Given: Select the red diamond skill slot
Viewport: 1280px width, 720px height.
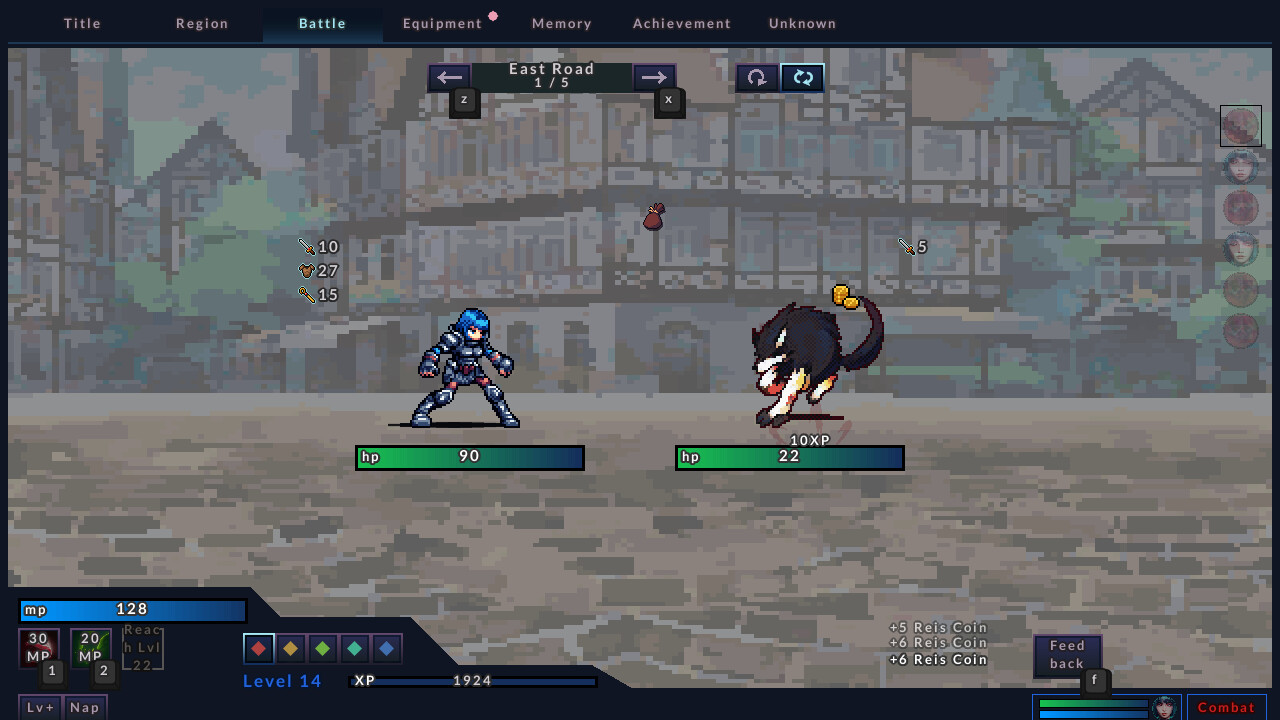Looking at the screenshot, I should tap(258, 648).
